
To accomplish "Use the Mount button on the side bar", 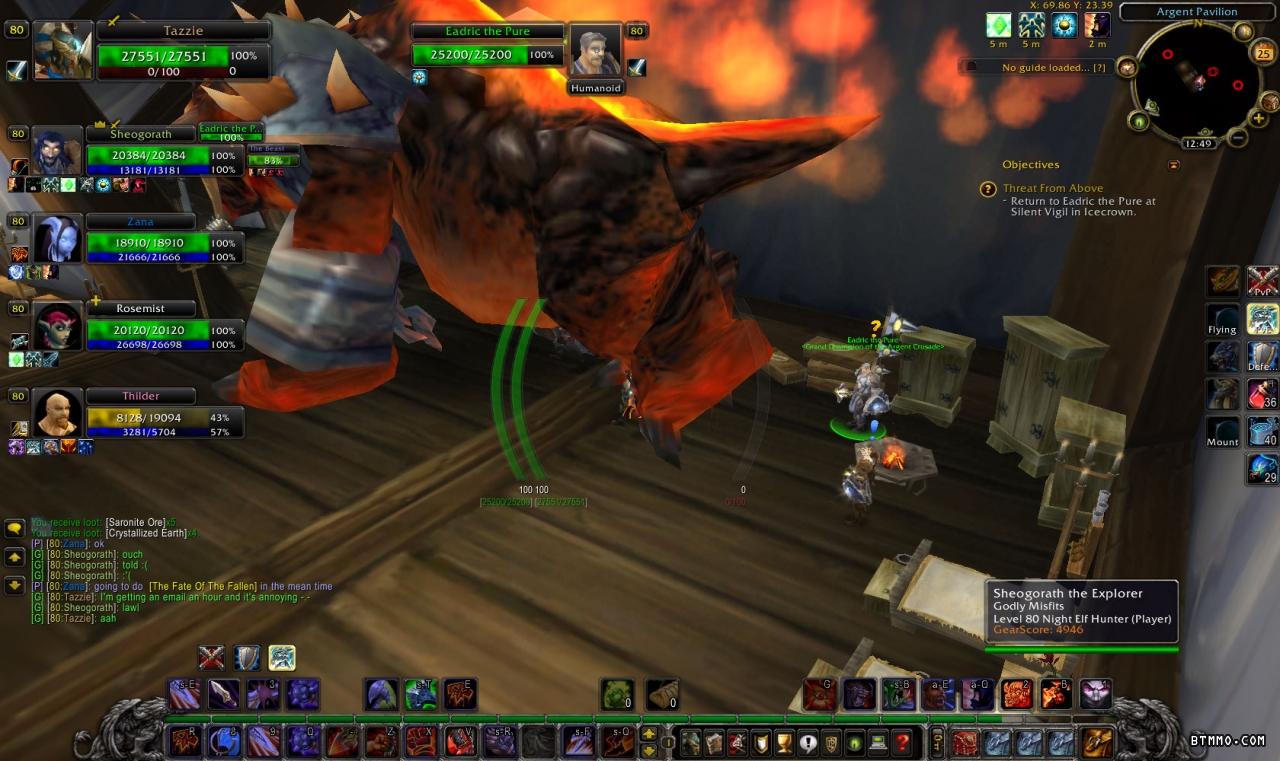I will coord(1223,431).
